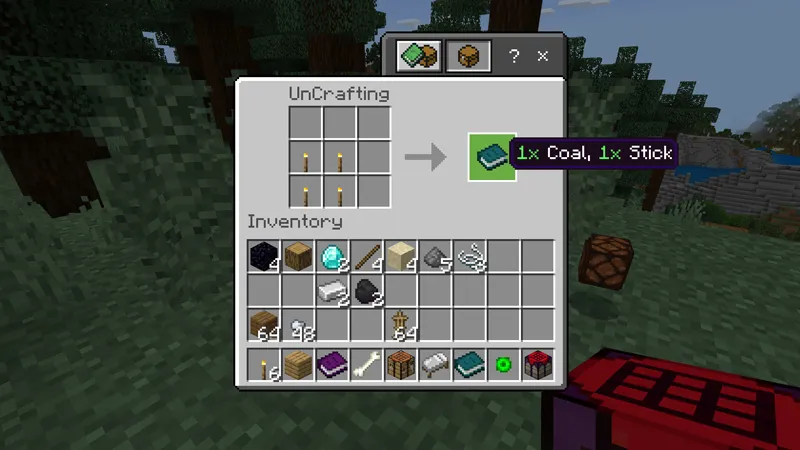The image size is (800, 450).
Task: Switch to the chest tab
Action: 467,56
